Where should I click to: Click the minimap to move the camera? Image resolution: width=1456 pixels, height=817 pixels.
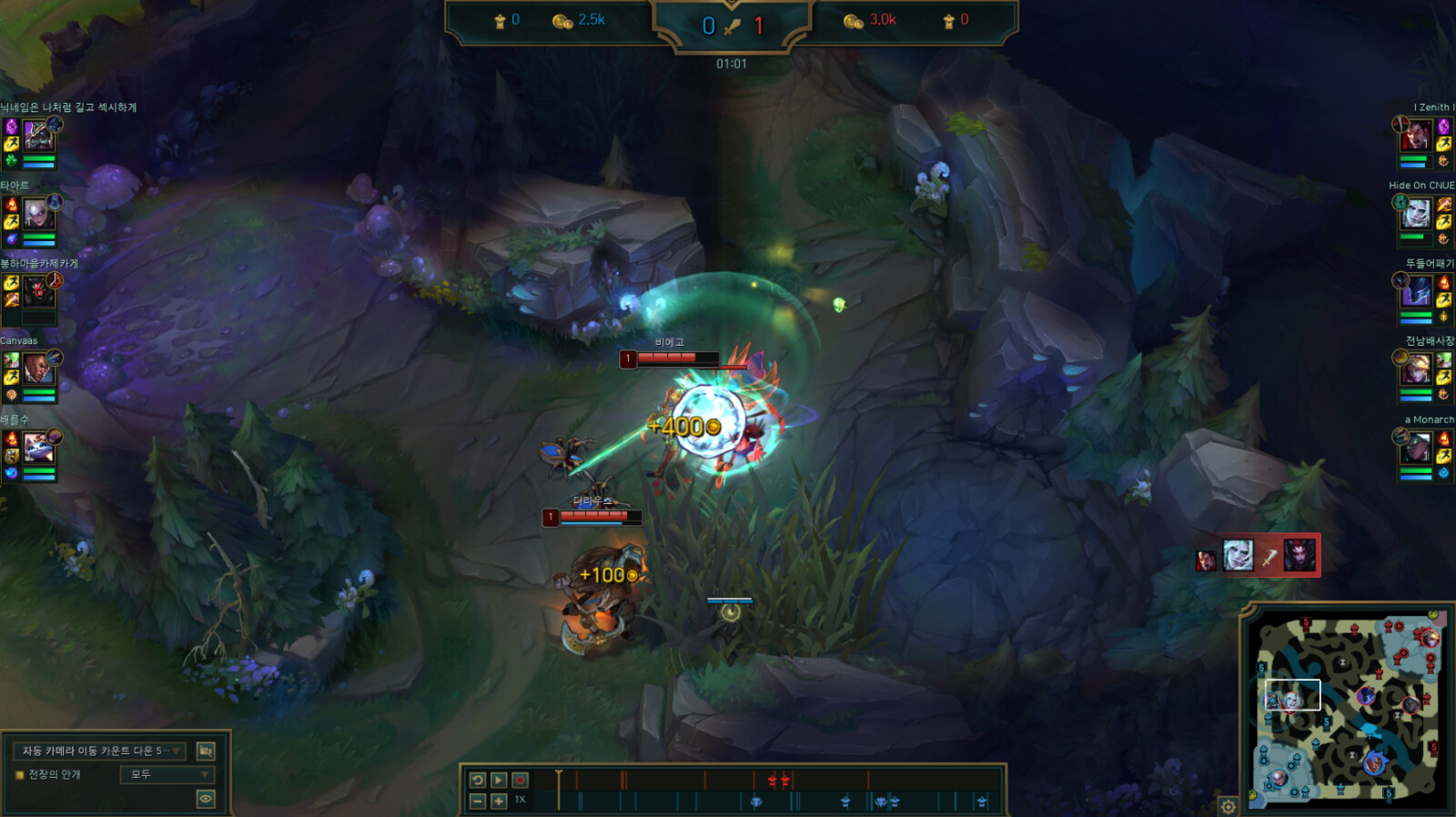pyautogui.click(x=1347, y=710)
